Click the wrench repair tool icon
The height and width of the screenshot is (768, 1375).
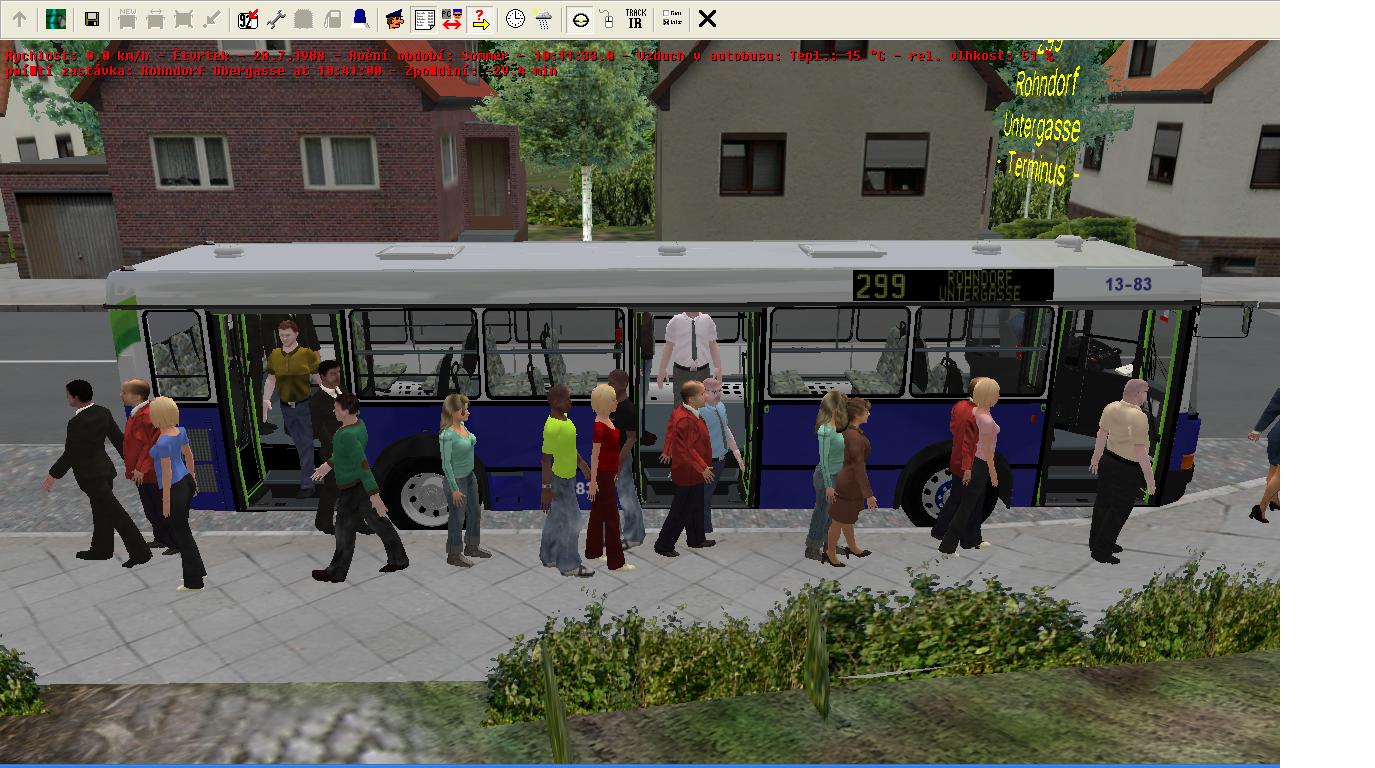click(276, 19)
